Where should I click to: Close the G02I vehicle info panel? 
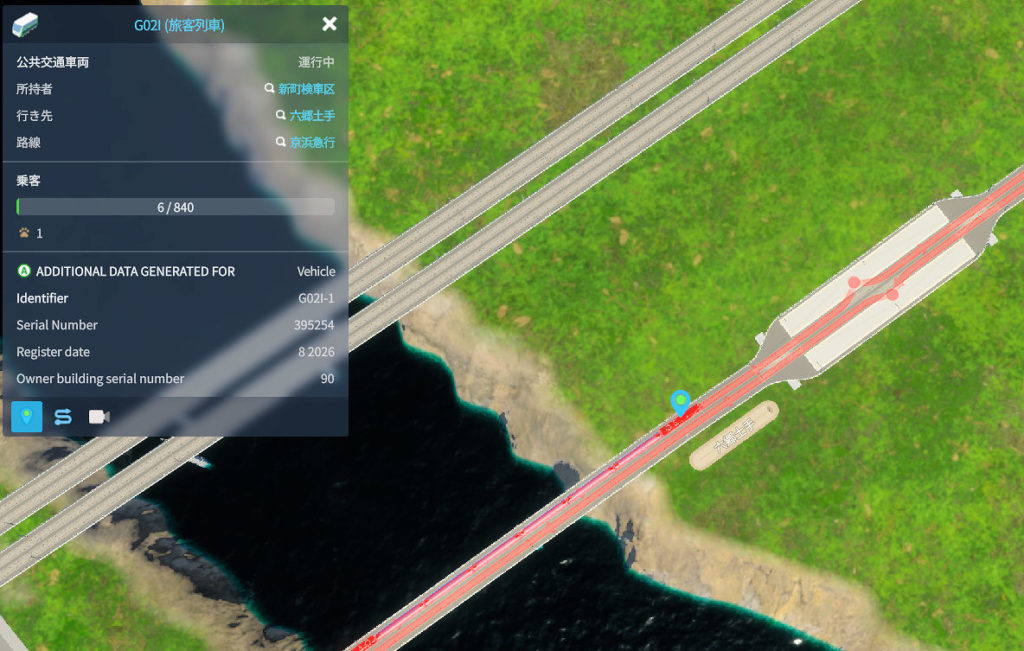click(329, 25)
